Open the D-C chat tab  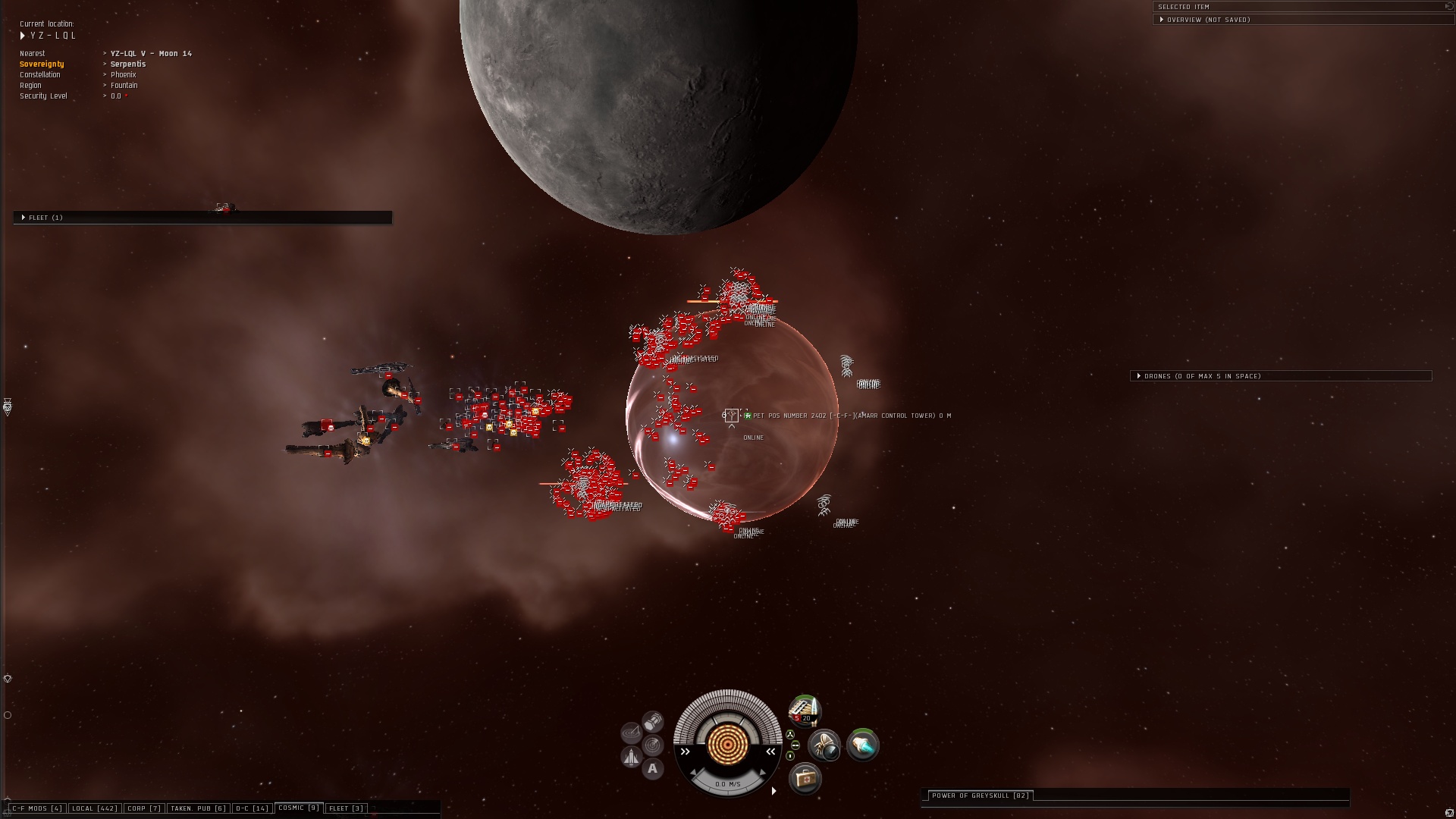(253, 808)
